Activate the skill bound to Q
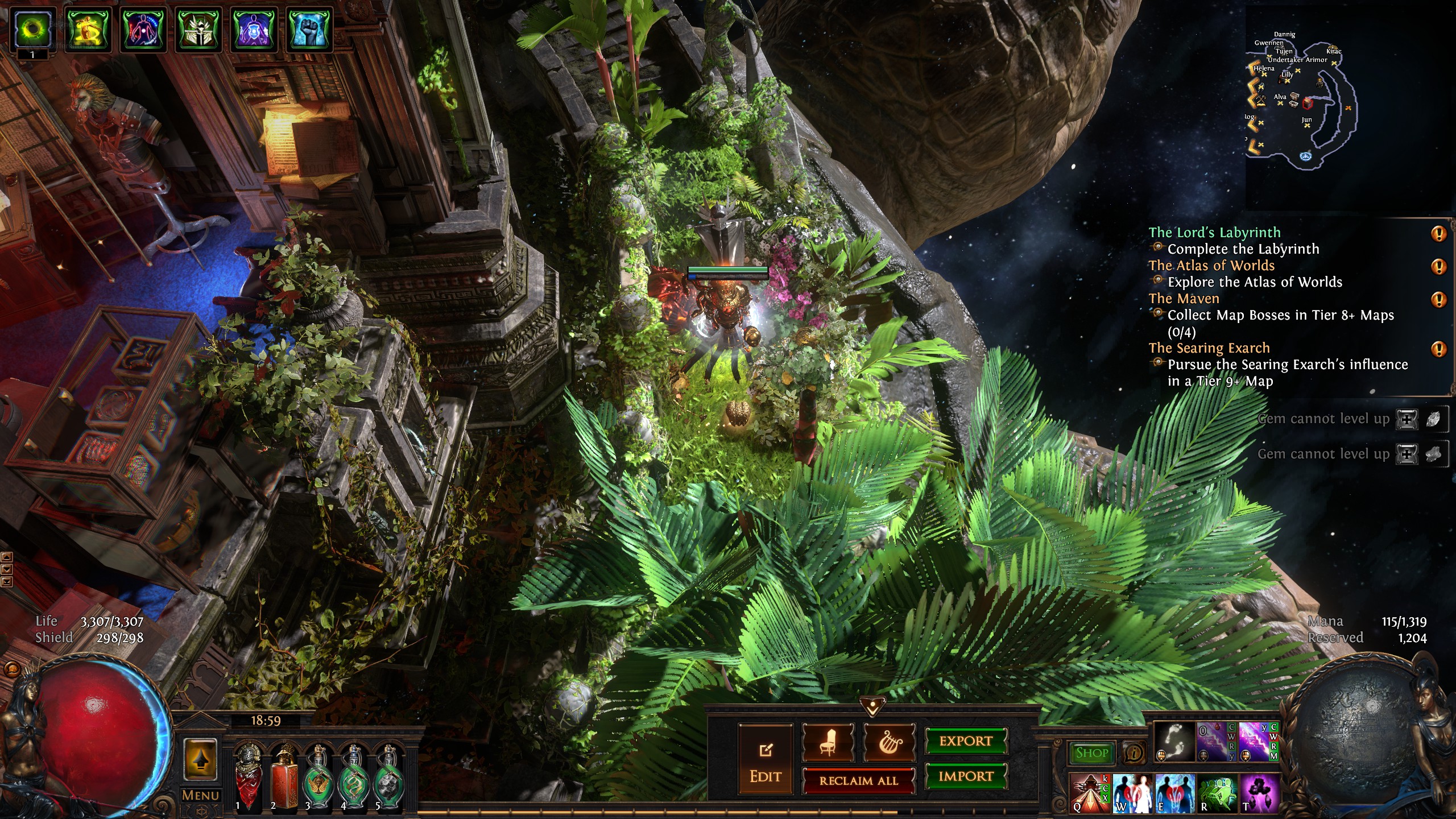This screenshot has width=1456, height=819. point(1088,792)
